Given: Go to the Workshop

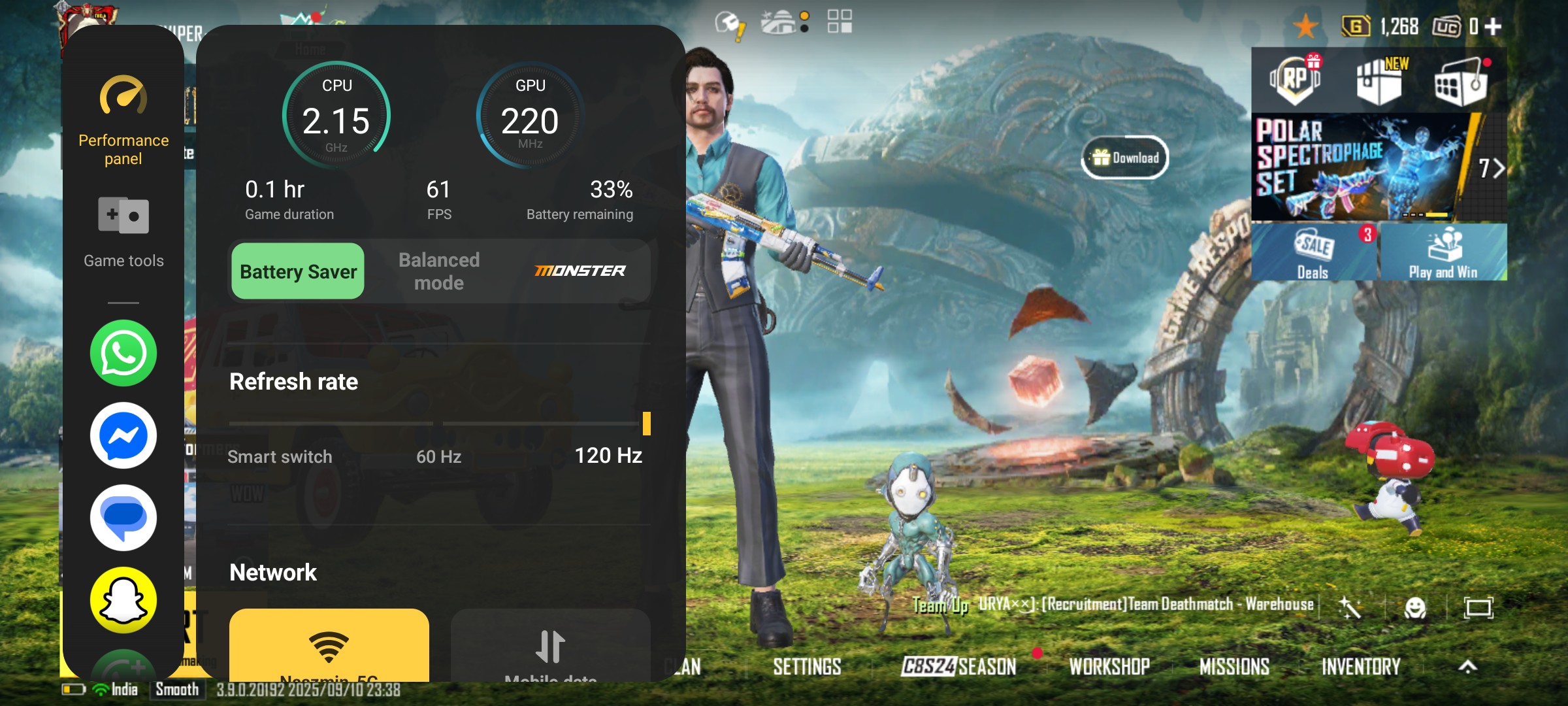Looking at the screenshot, I should click(x=1109, y=667).
